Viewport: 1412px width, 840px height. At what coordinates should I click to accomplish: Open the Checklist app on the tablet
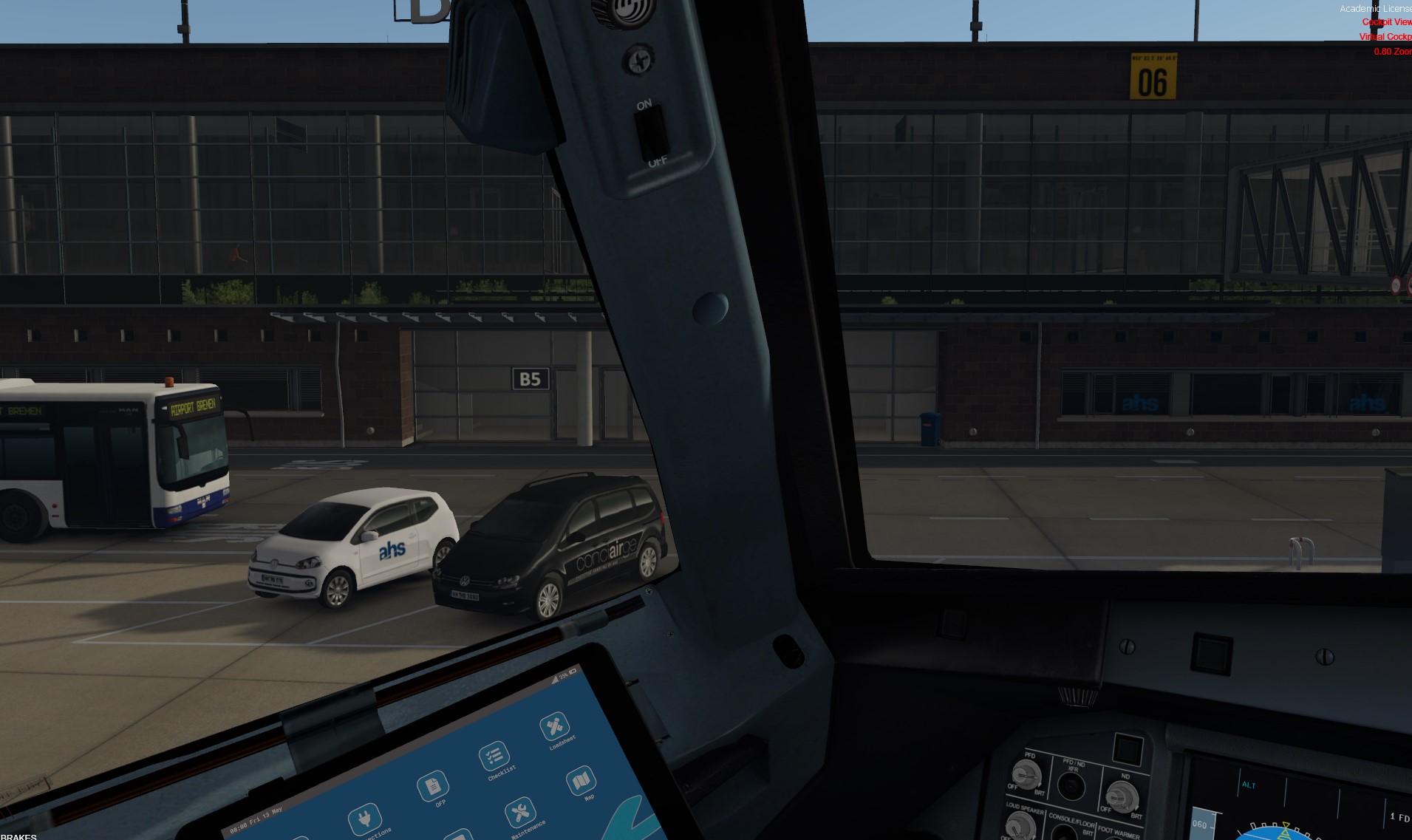point(493,757)
